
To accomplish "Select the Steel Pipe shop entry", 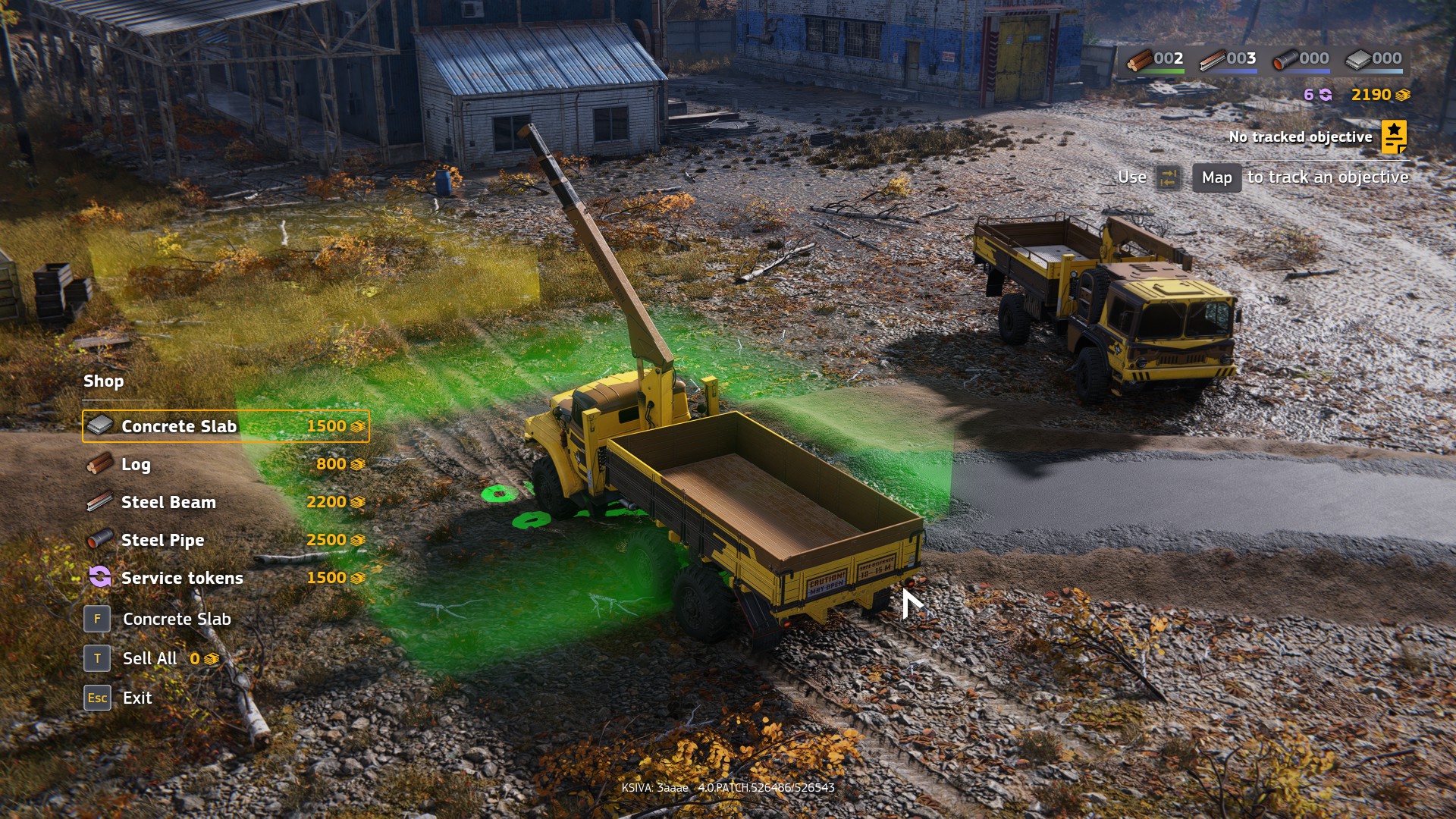I will tap(162, 540).
